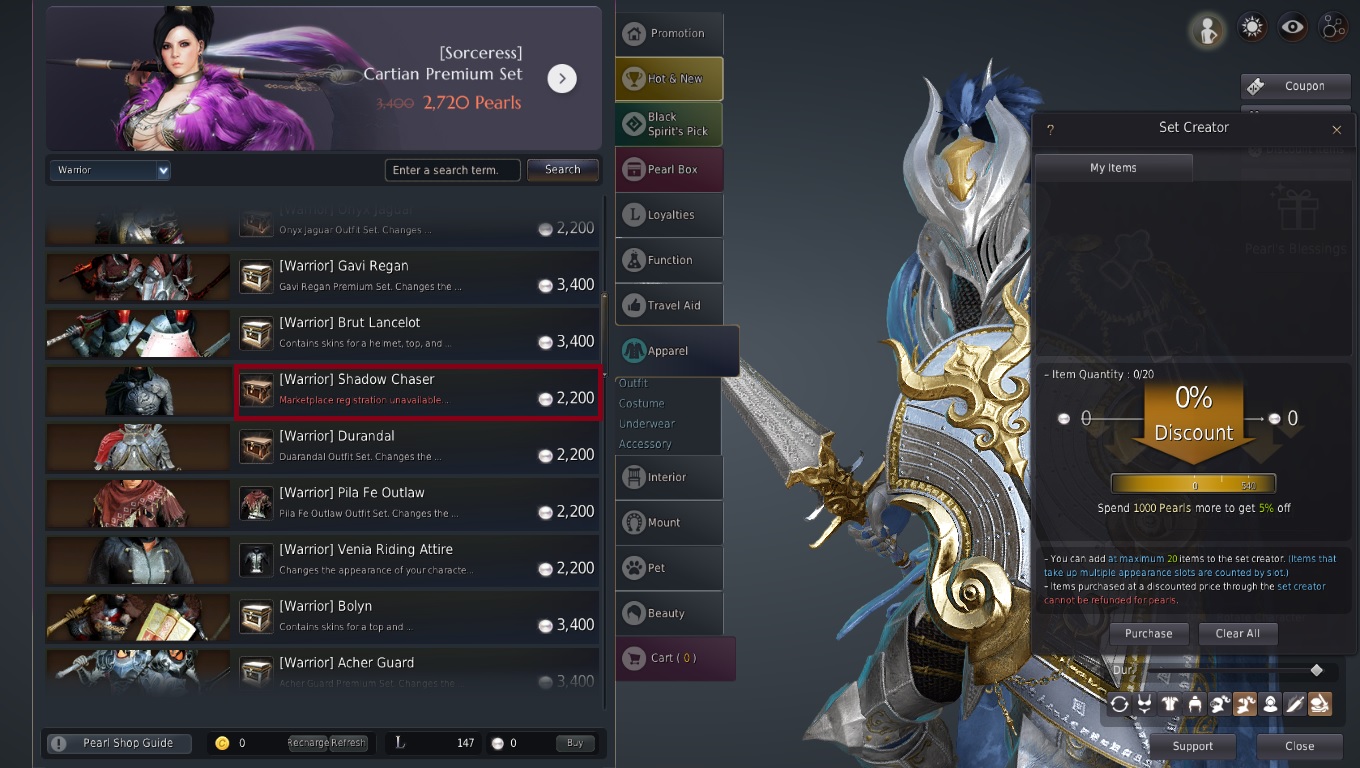Click the weapon skin preview icon

click(x=1294, y=704)
